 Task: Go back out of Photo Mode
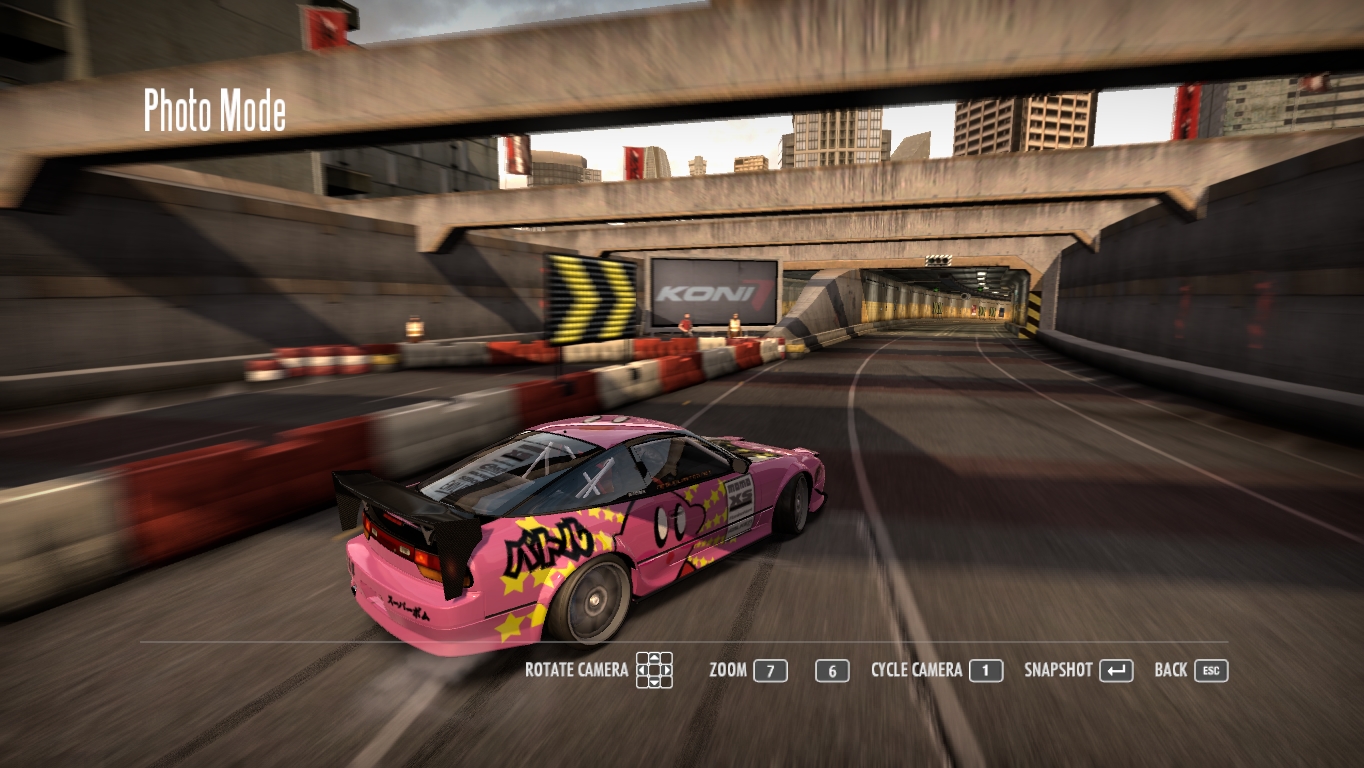pos(1210,671)
